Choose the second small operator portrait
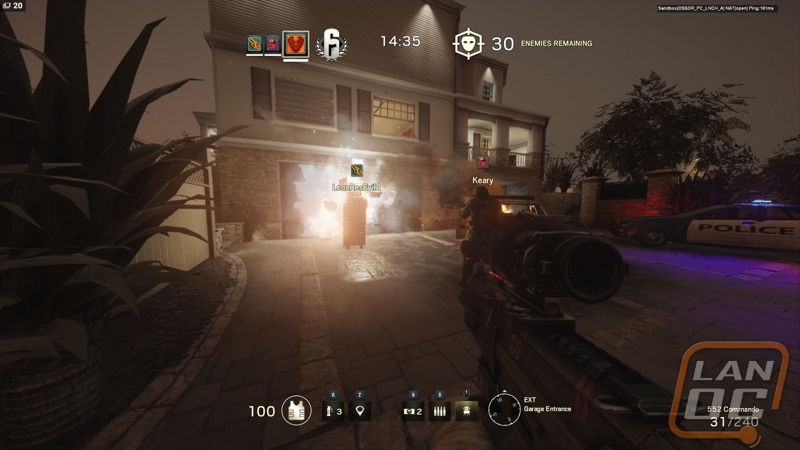The height and width of the screenshot is (450, 800). point(272,43)
